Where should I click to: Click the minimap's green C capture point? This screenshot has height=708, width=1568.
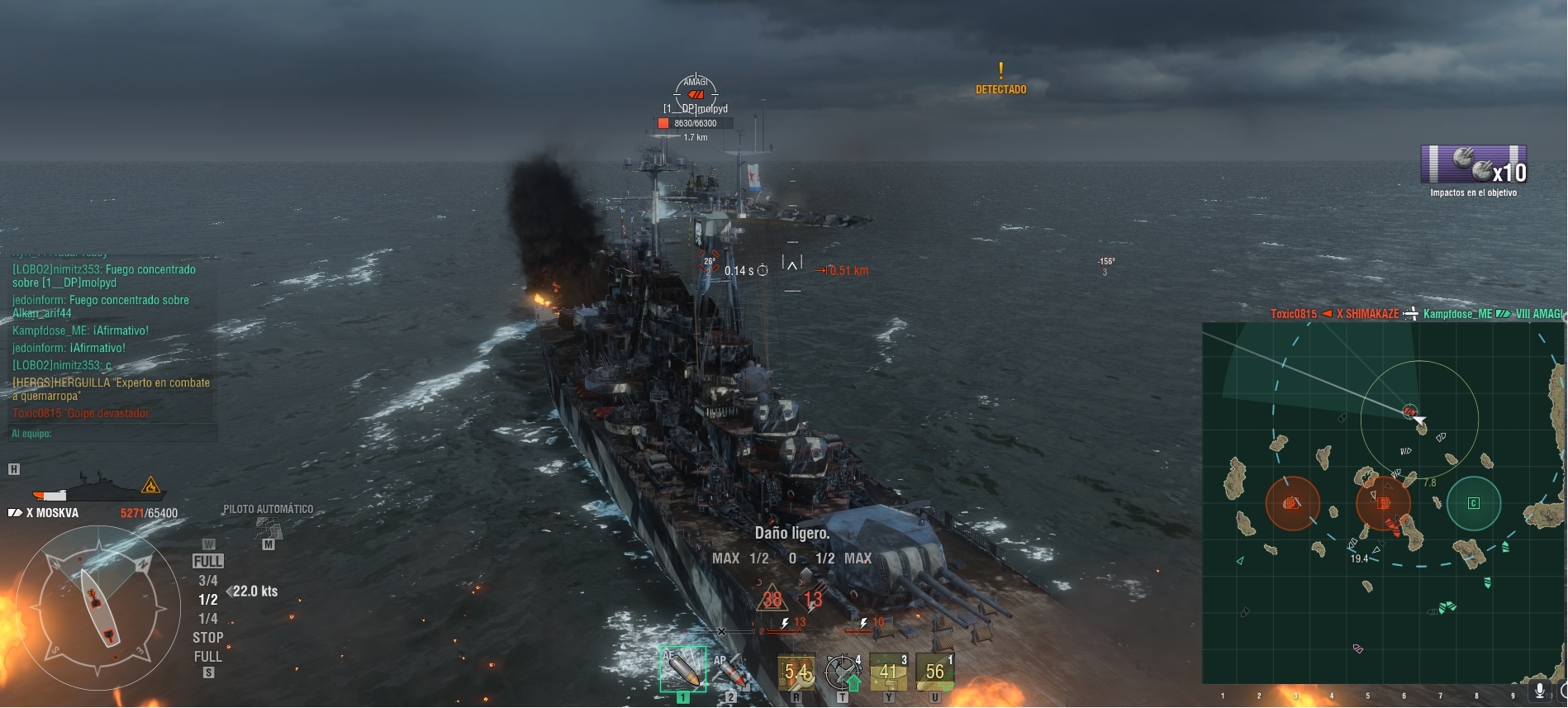tap(1473, 503)
